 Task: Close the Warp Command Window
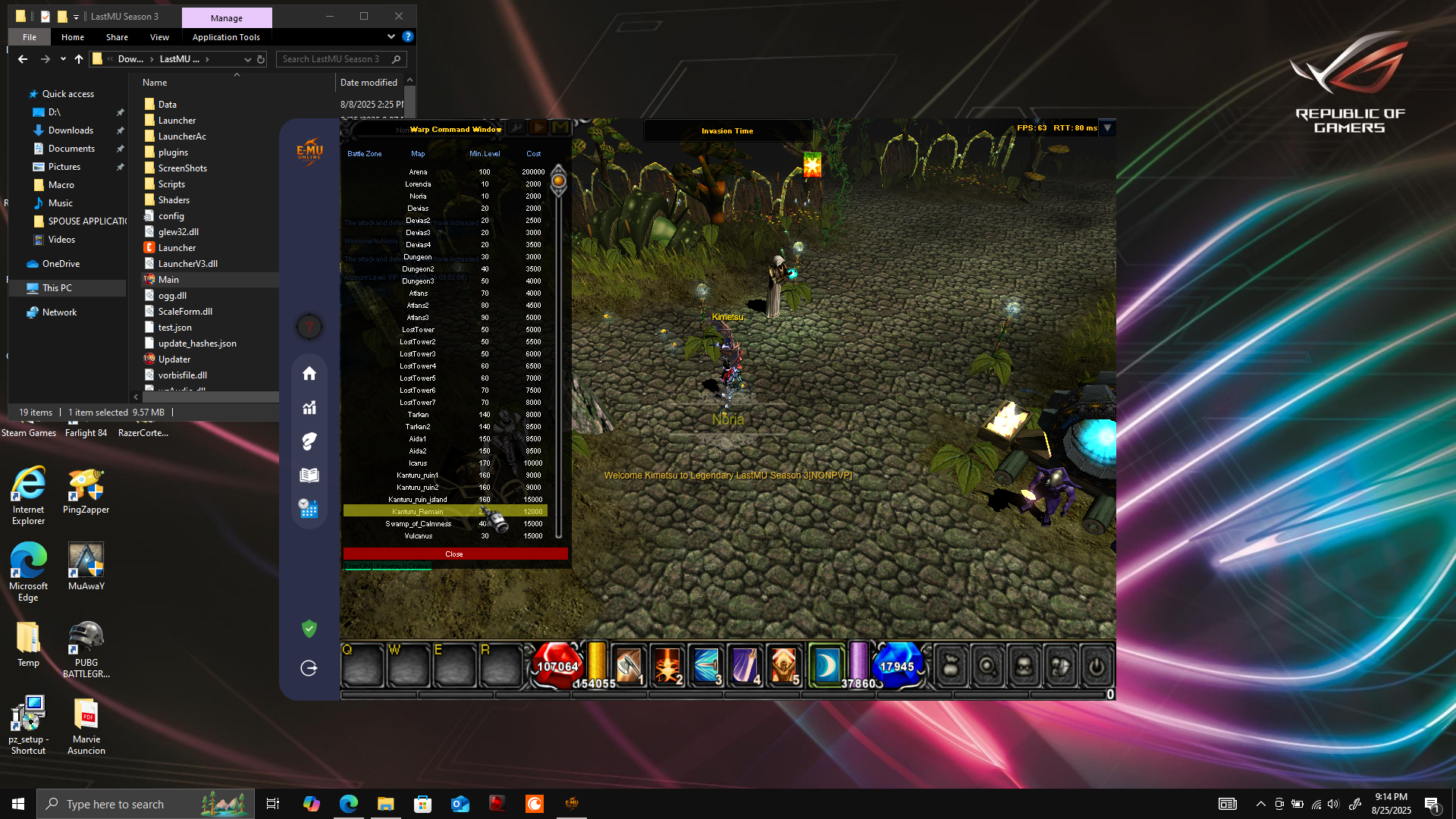click(455, 554)
